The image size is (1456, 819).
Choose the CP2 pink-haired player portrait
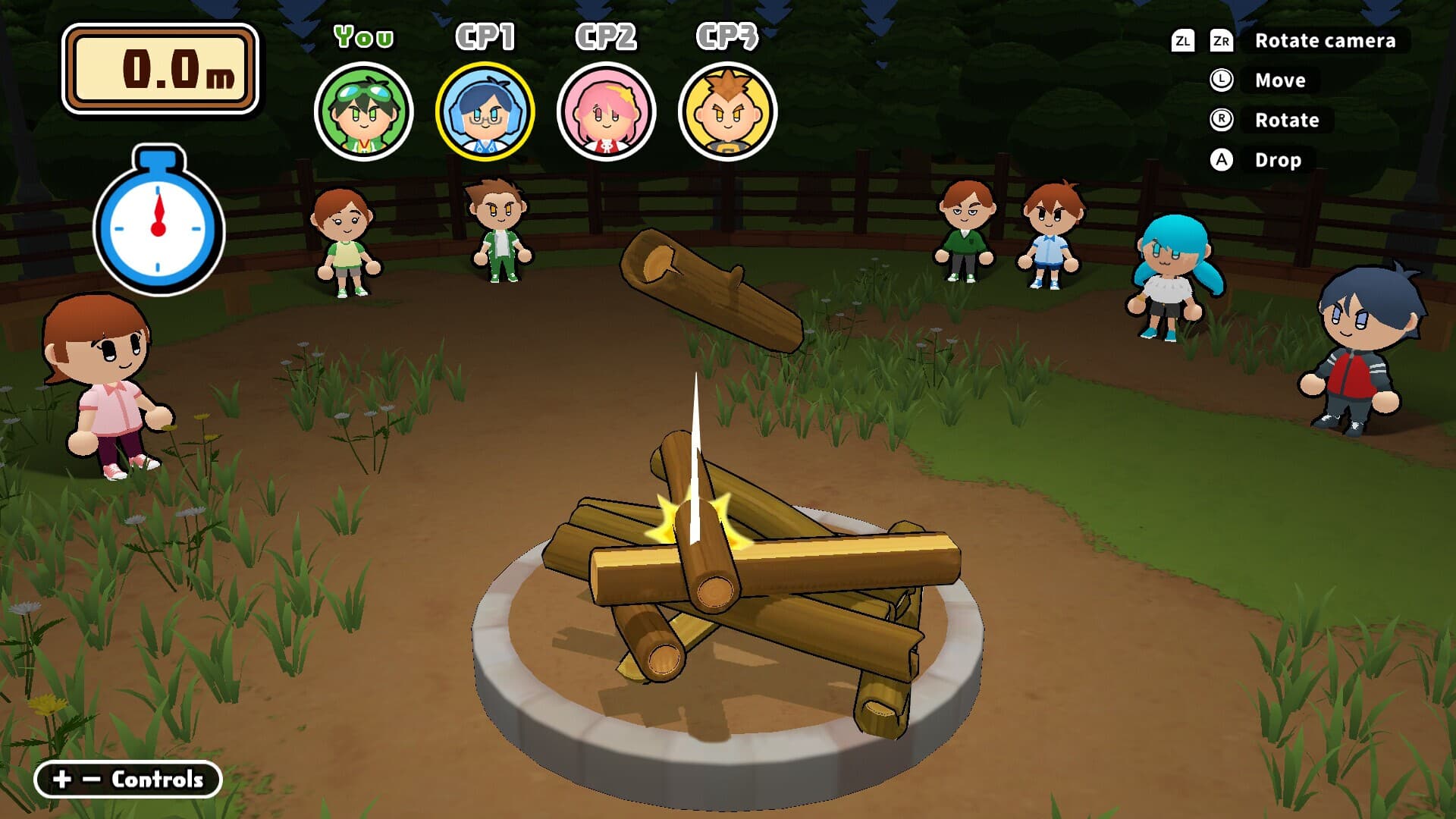point(606,111)
